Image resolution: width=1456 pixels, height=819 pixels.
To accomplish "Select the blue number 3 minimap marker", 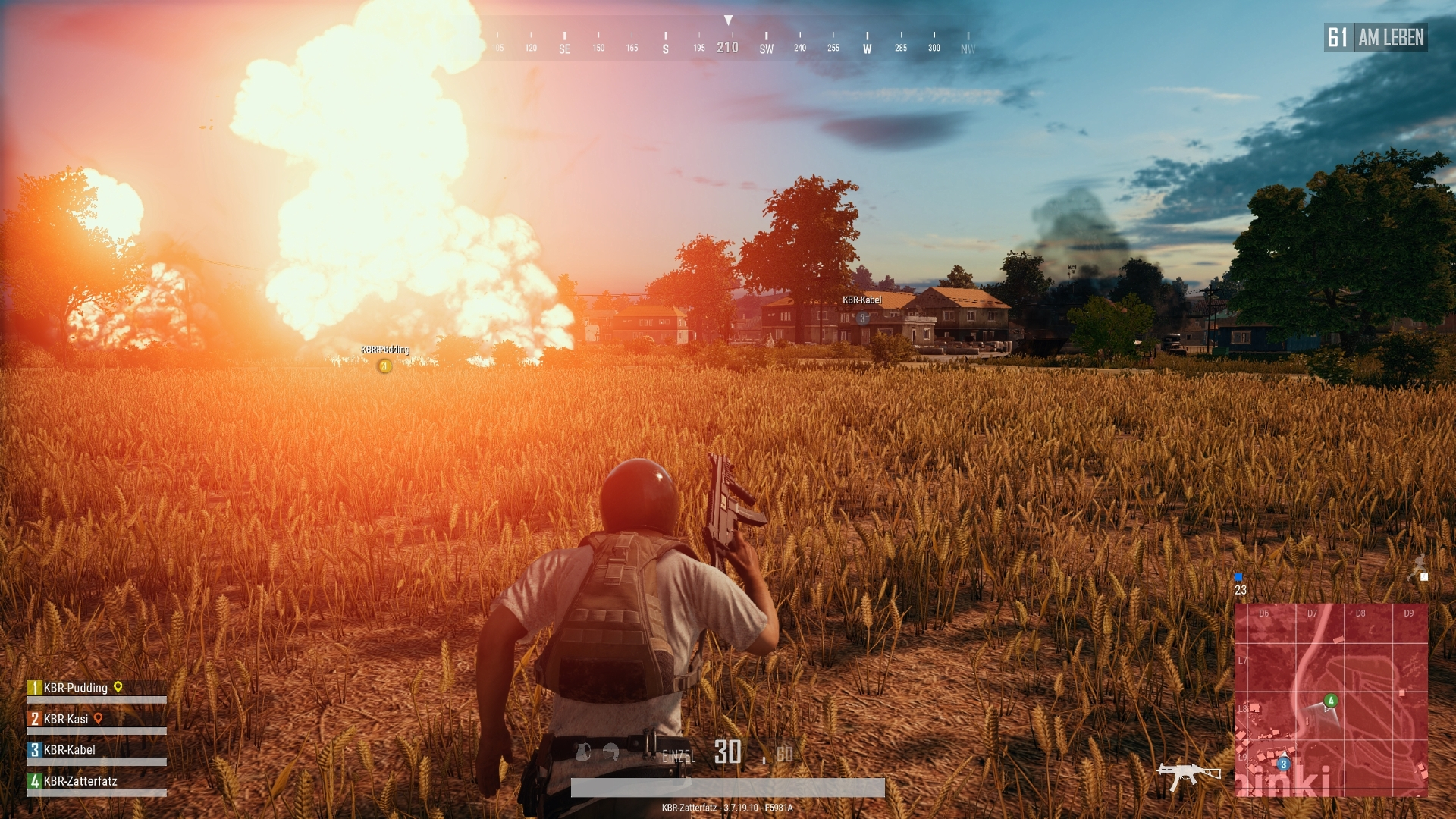I will (1283, 764).
